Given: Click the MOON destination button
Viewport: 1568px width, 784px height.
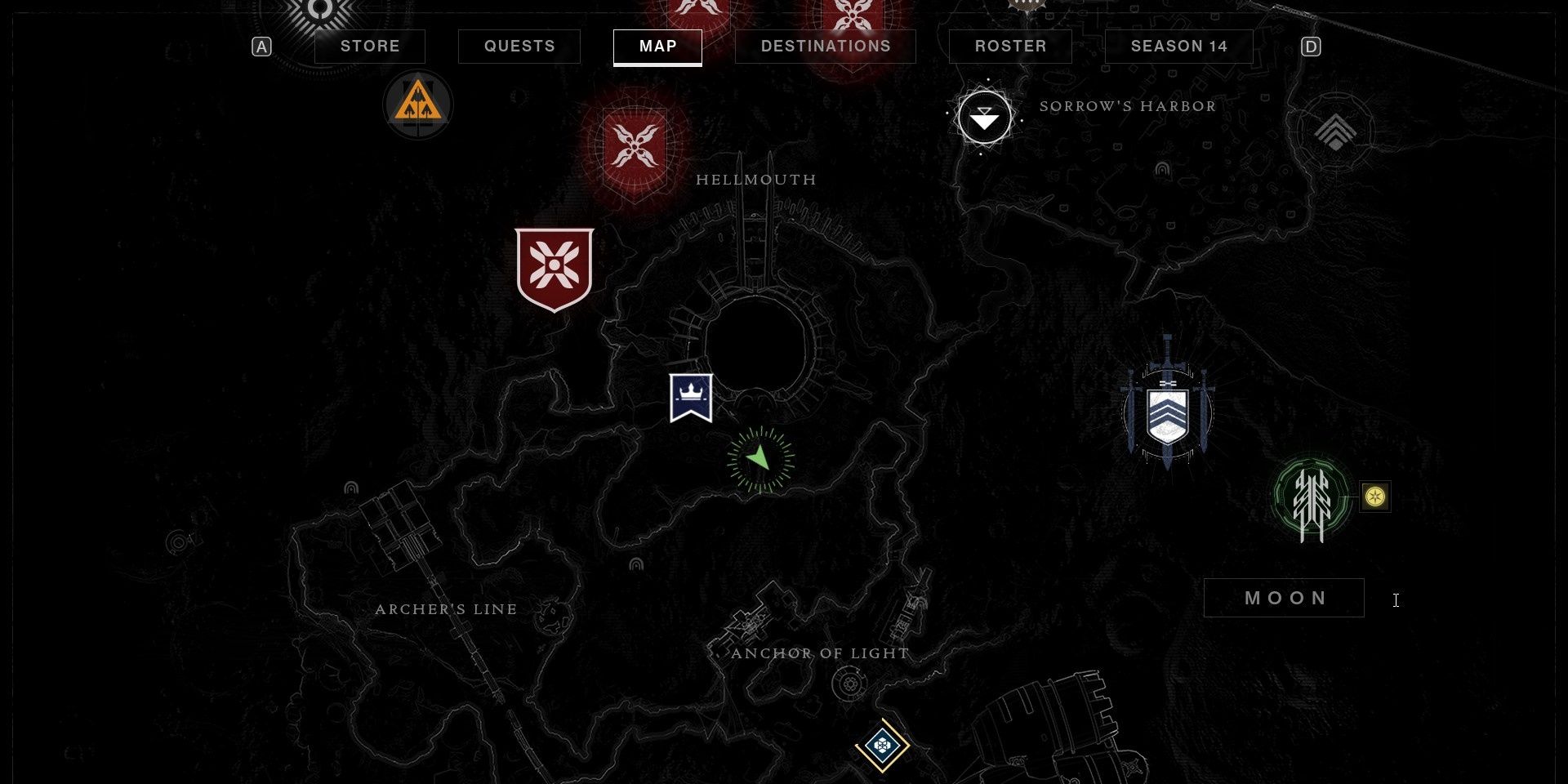Looking at the screenshot, I should (x=1284, y=598).
